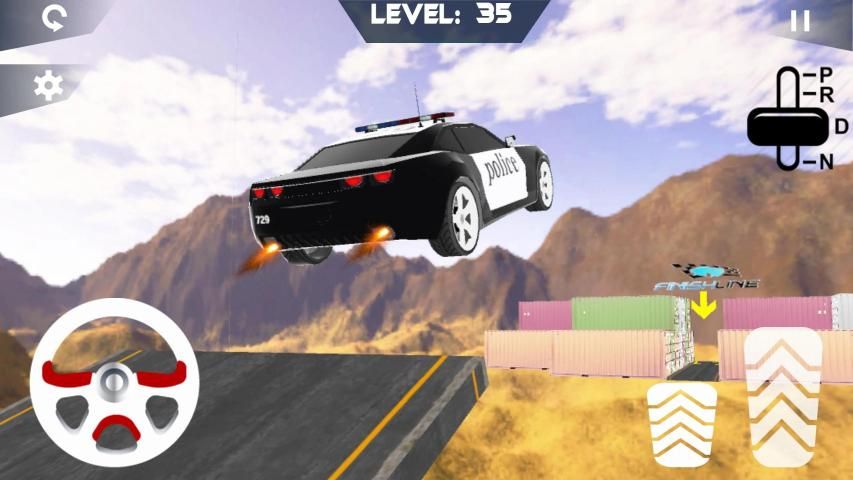Pause the game
This screenshot has width=853, height=480.
[800, 22]
